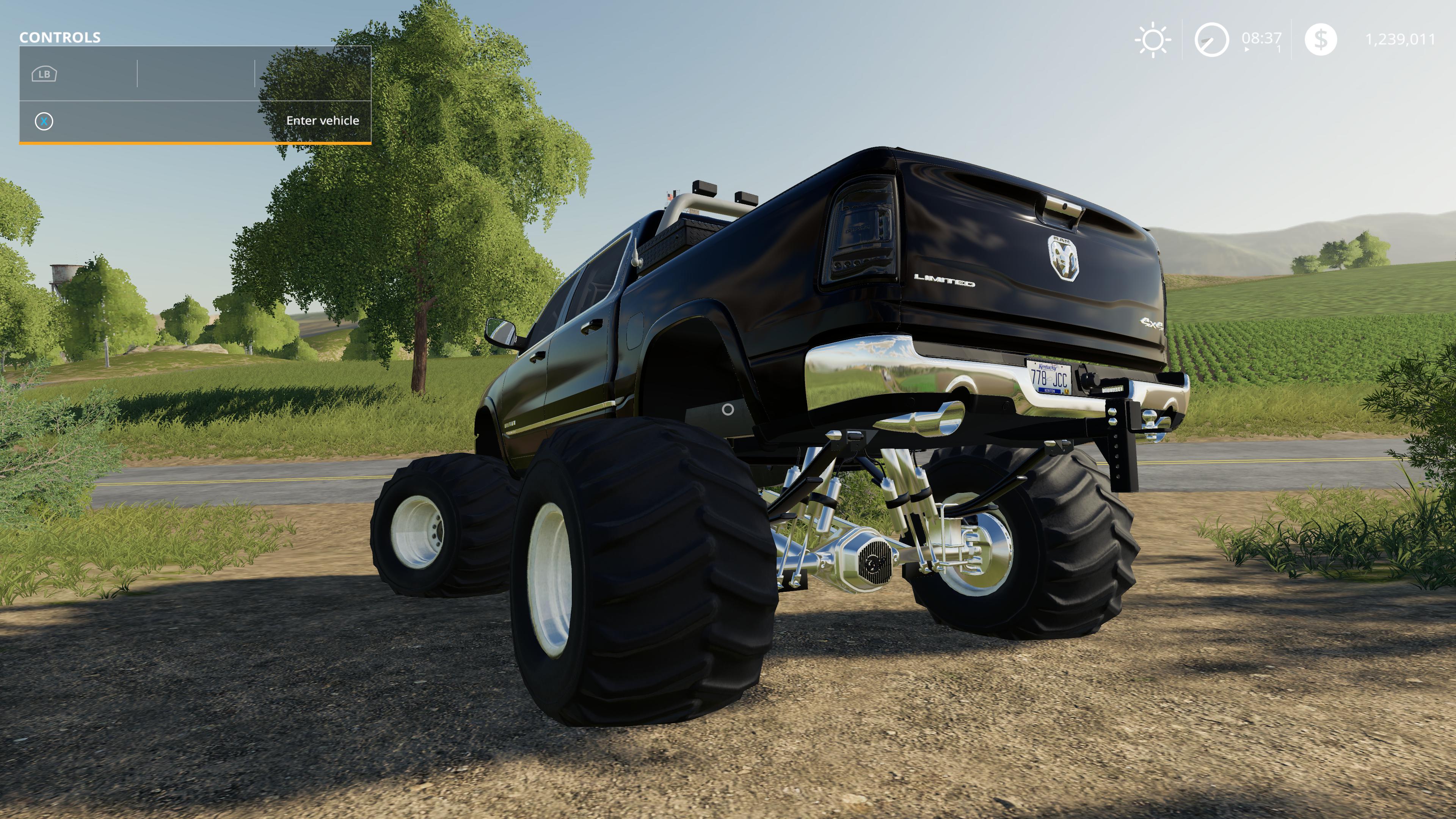
Task: Click the blue X button prompt icon
Action: 45,121
